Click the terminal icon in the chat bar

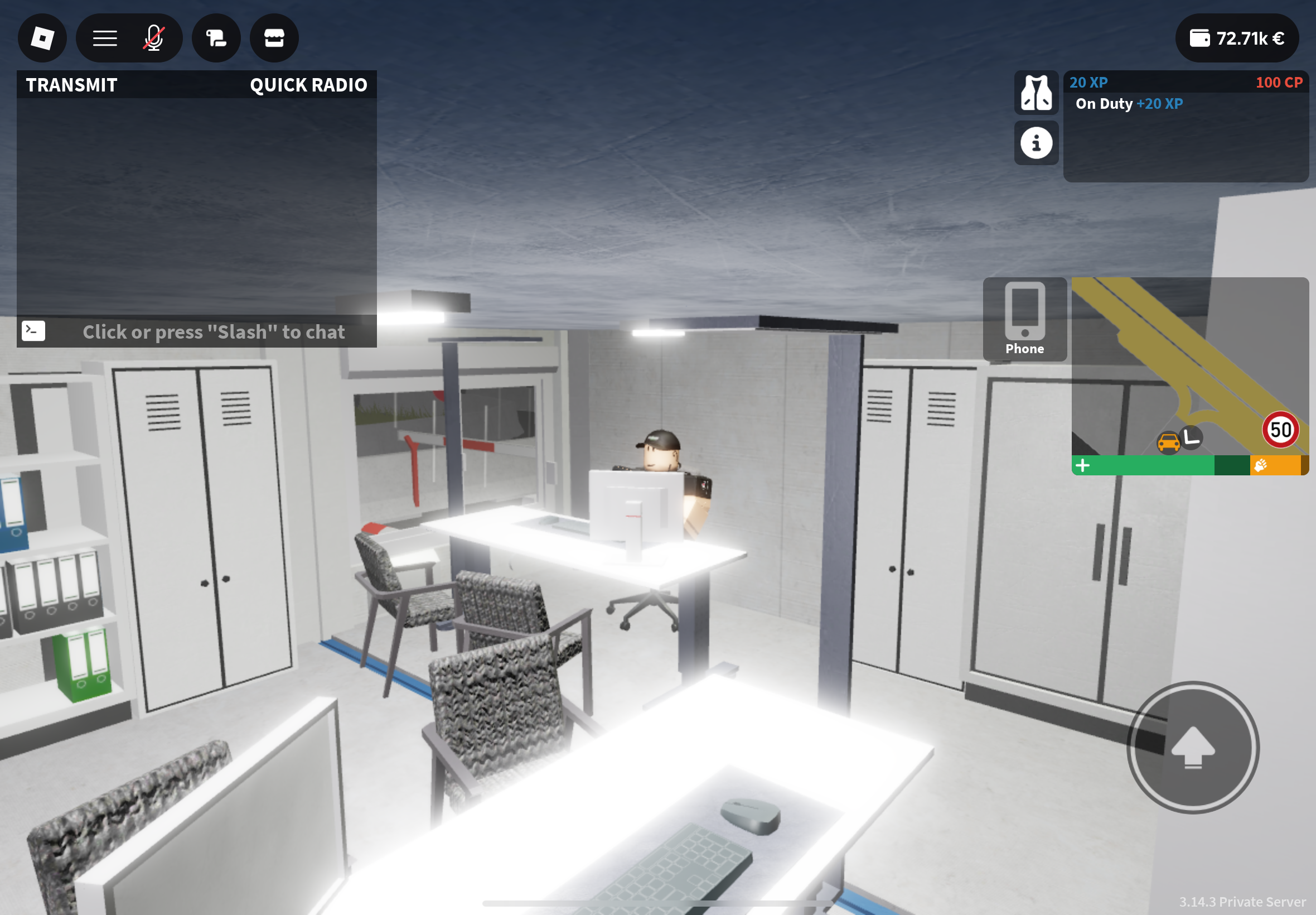tap(34, 331)
